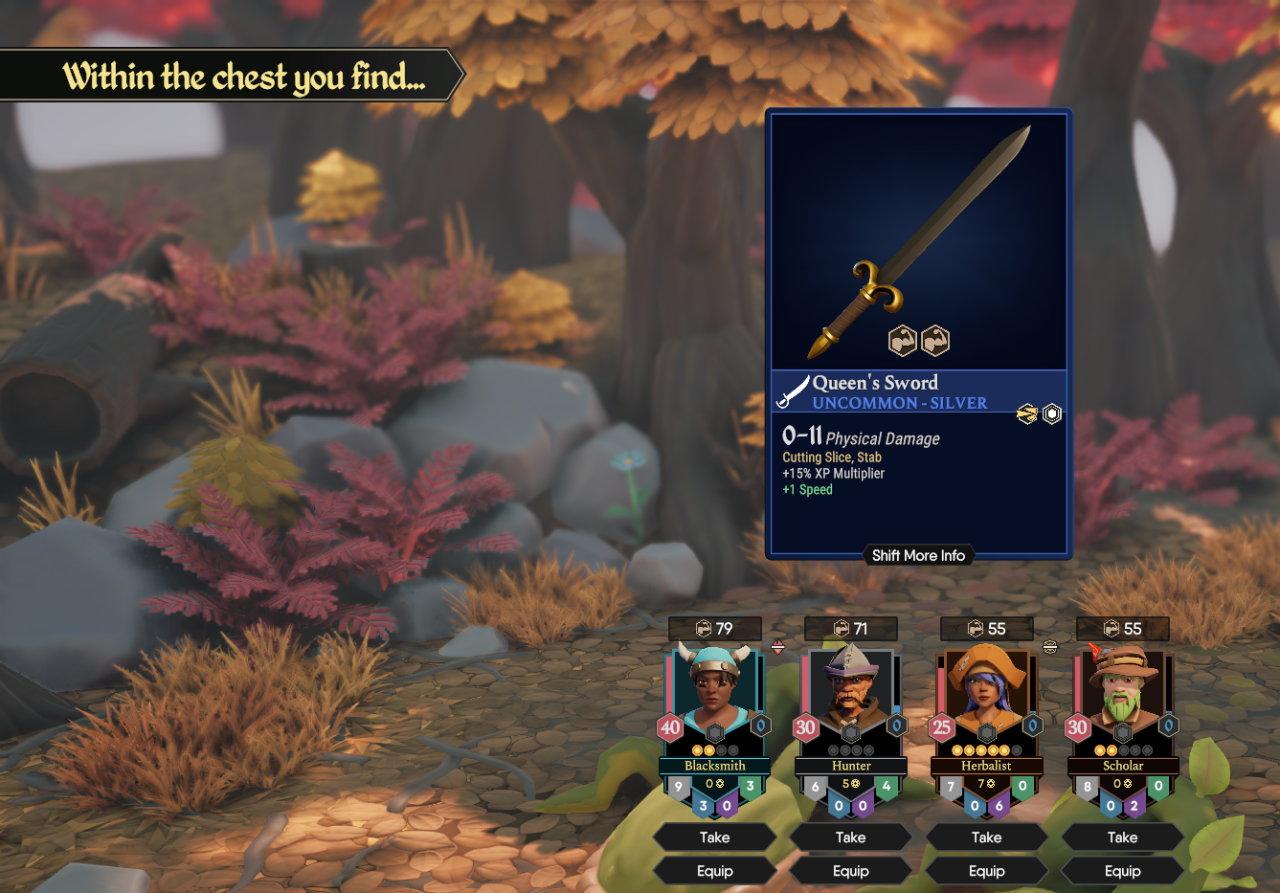The image size is (1280, 893).
Task: Equip the sword on the Scholar
Action: (x=1123, y=871)
